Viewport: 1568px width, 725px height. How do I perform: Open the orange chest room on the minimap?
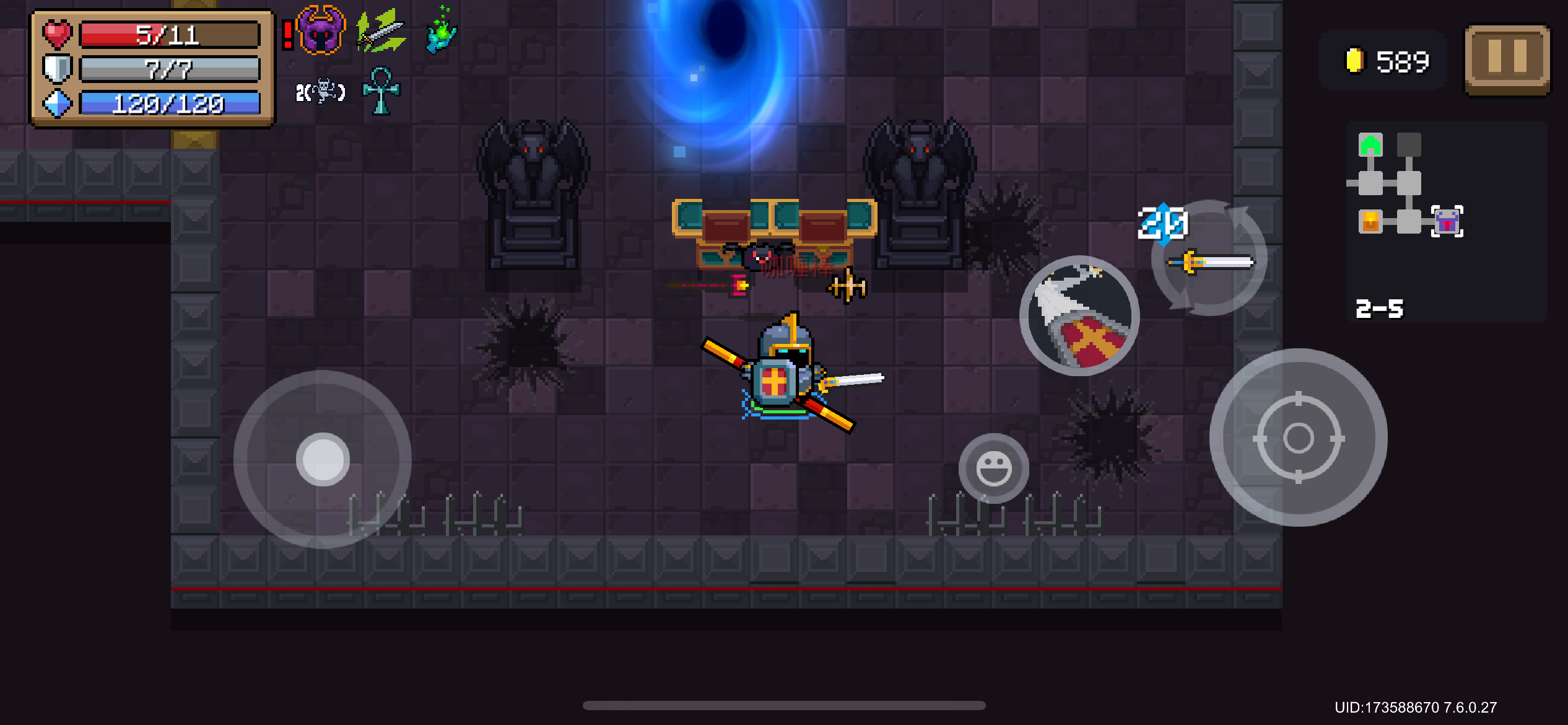pos(1370,221)
